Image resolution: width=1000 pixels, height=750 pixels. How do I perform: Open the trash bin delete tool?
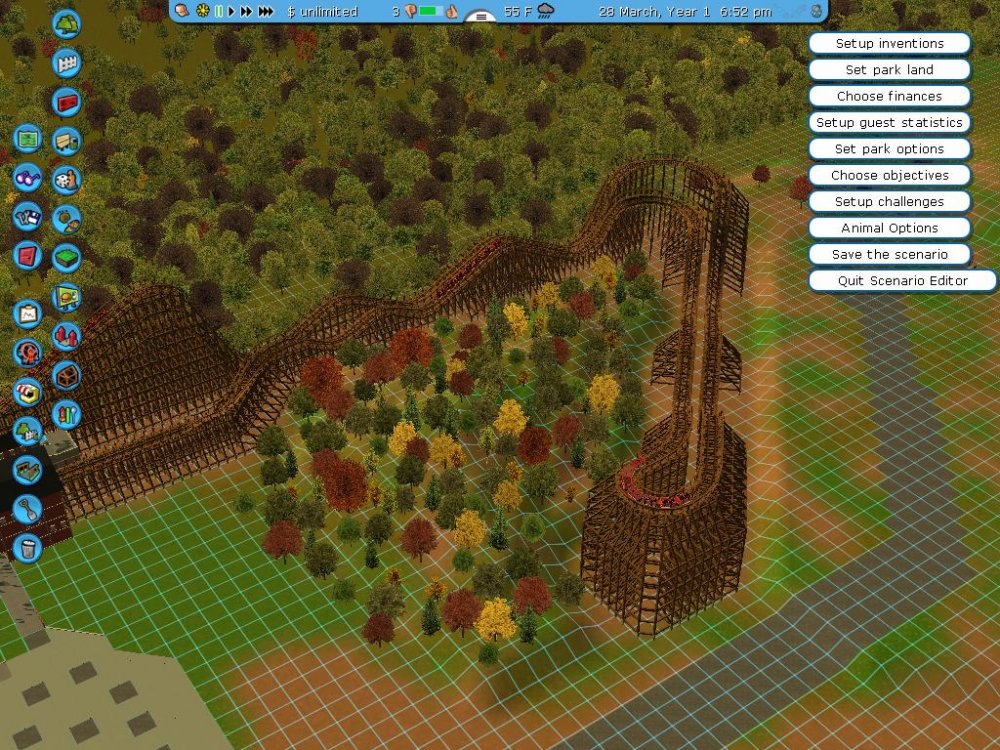(28, 547)
